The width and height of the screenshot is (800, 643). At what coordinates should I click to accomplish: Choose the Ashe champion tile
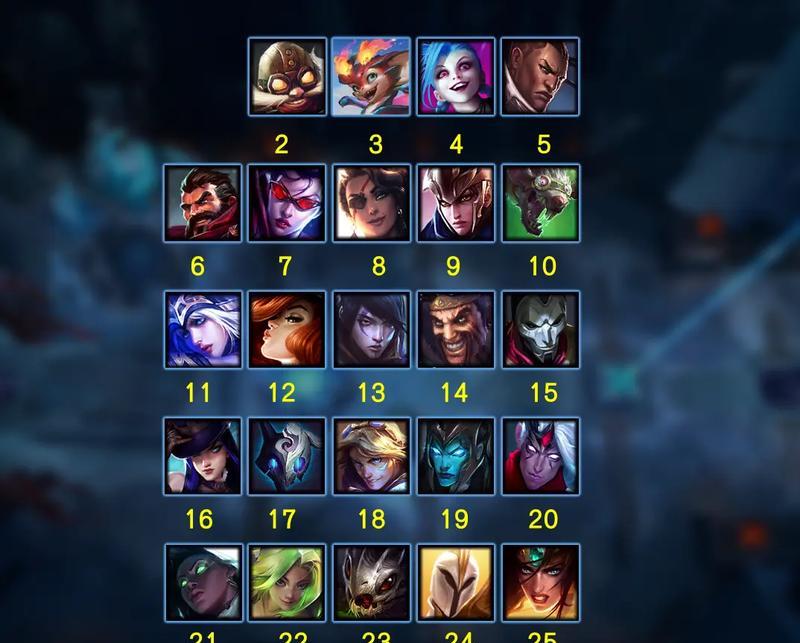203,330
